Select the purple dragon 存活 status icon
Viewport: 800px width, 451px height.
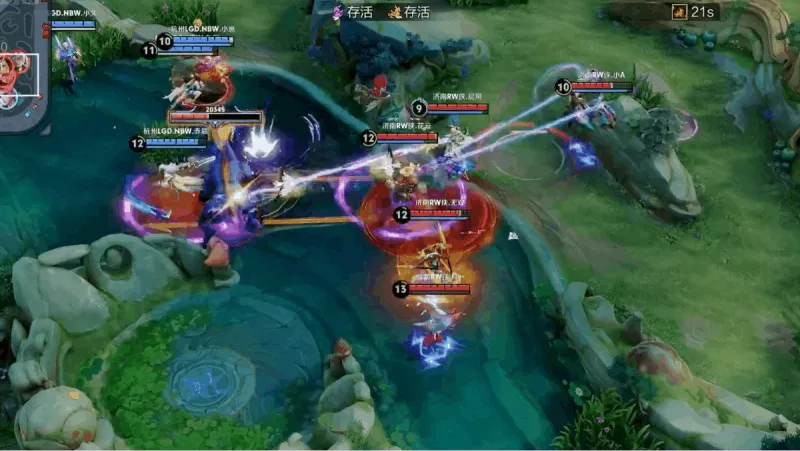tap(338, 12)
